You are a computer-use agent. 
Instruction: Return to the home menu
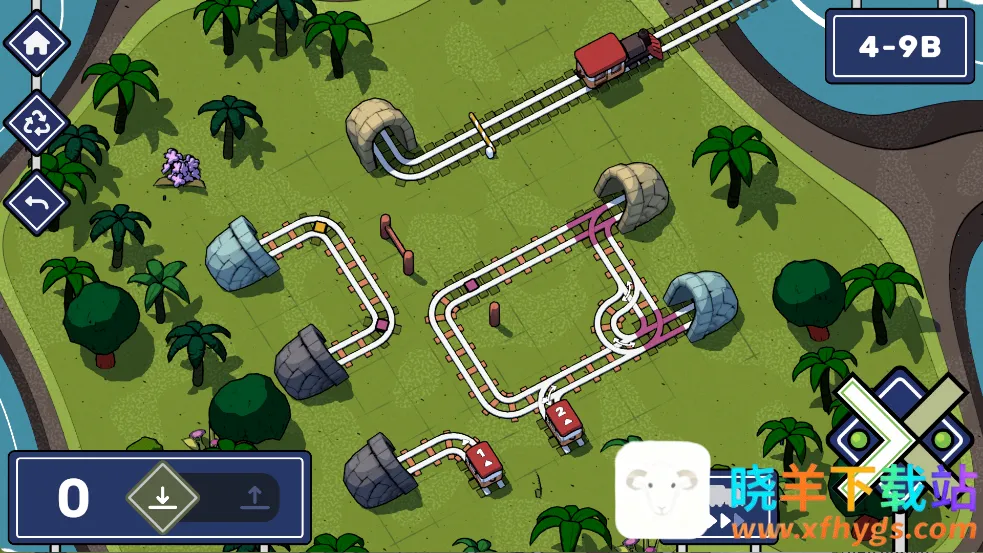click(x=37, y=44)
